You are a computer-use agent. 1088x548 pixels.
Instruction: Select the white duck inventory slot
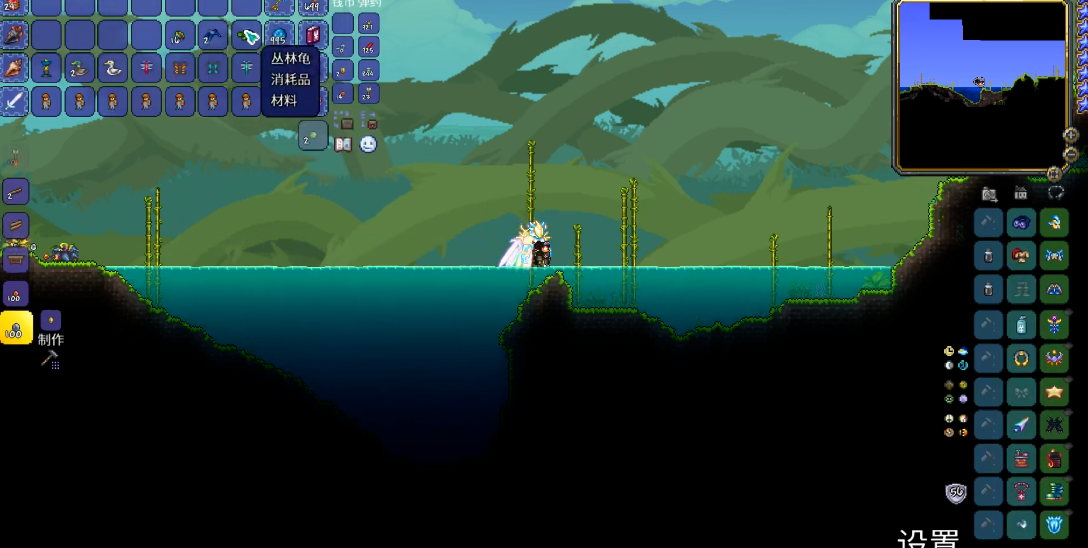click(x=113, y=68)
